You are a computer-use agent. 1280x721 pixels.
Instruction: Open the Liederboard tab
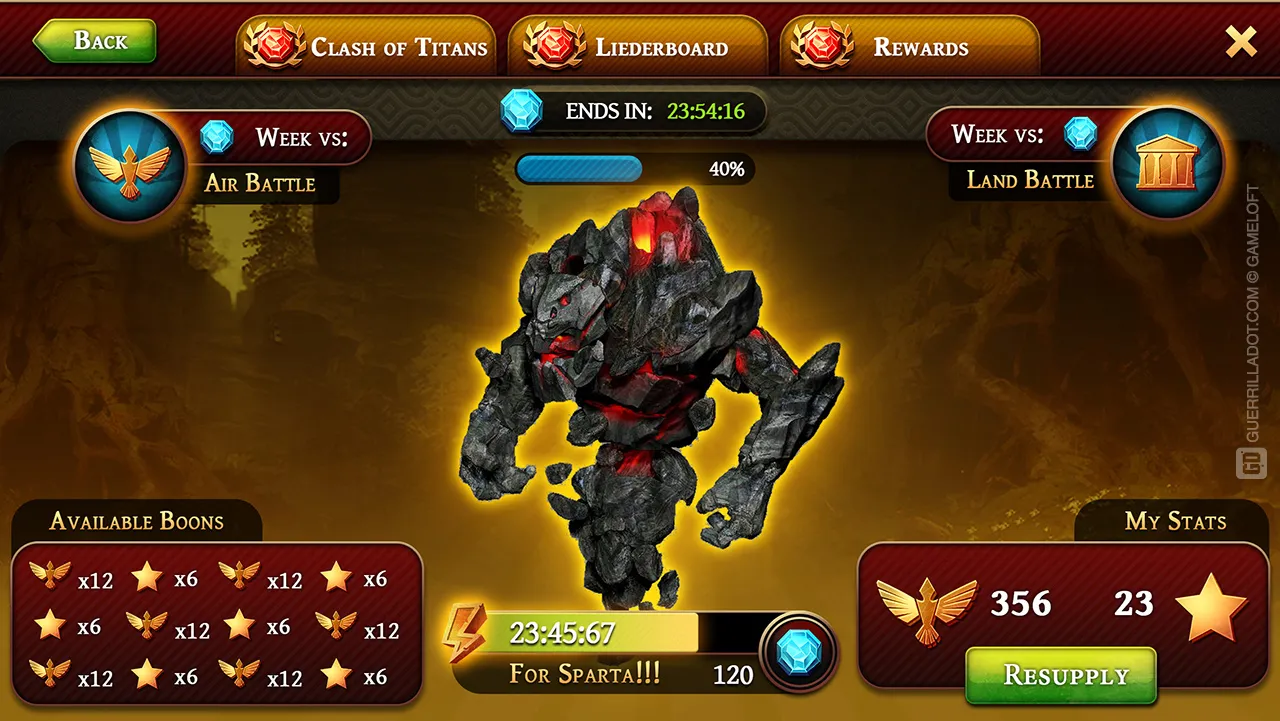pos(638,47)
